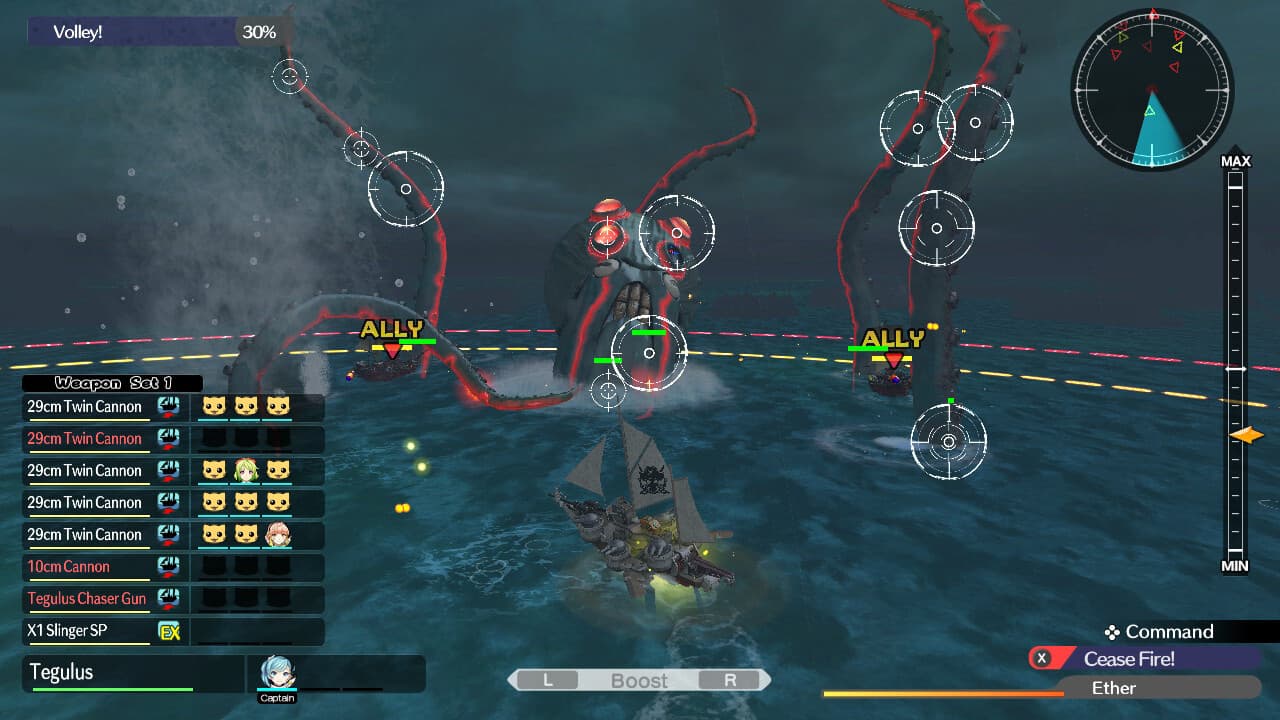Select the green-haired crew member portrait
The height and width of the screenshot is (720, 1280).
tap(246, 471)
